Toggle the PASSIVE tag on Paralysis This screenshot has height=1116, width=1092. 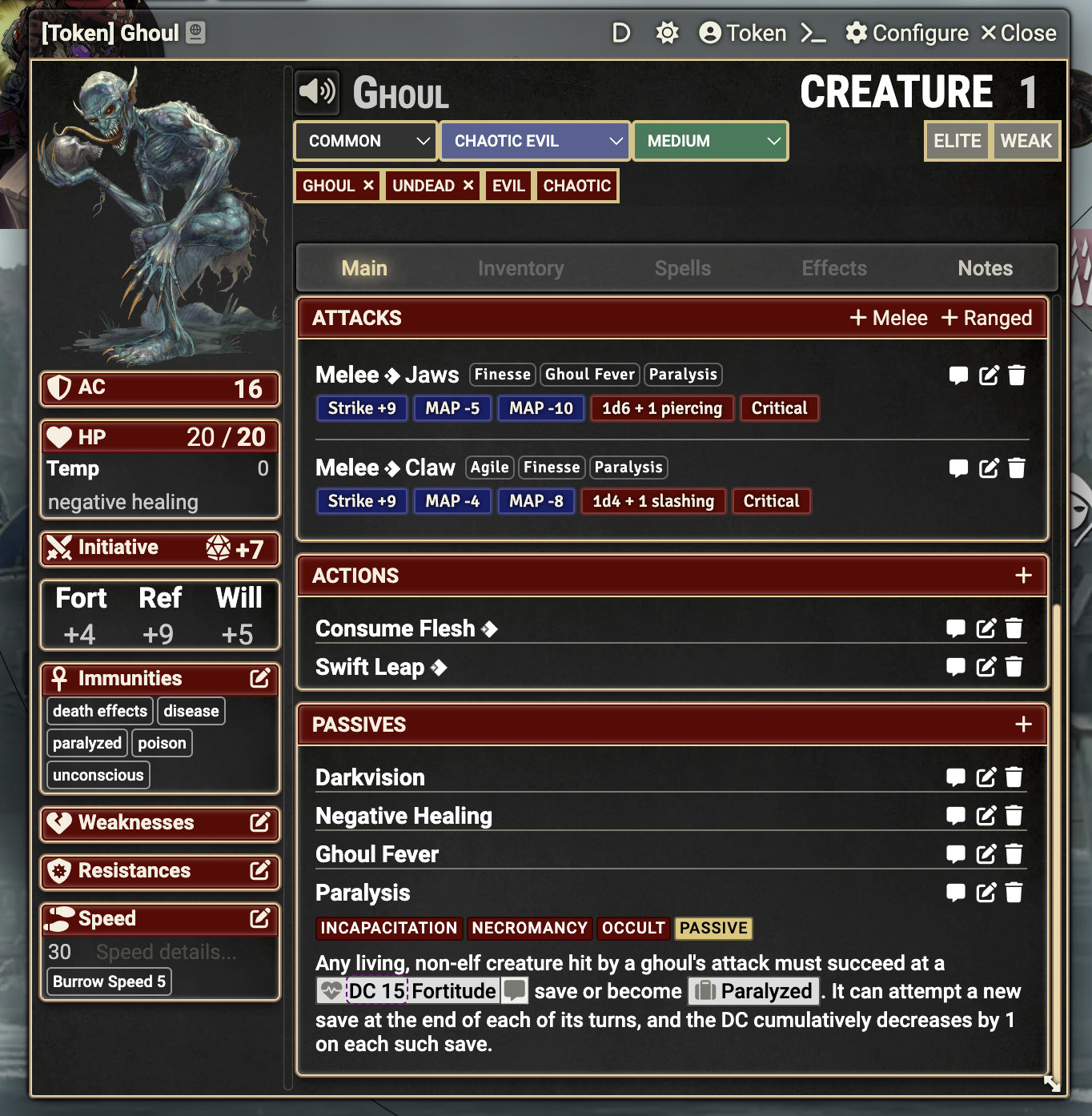click(713, 928)
